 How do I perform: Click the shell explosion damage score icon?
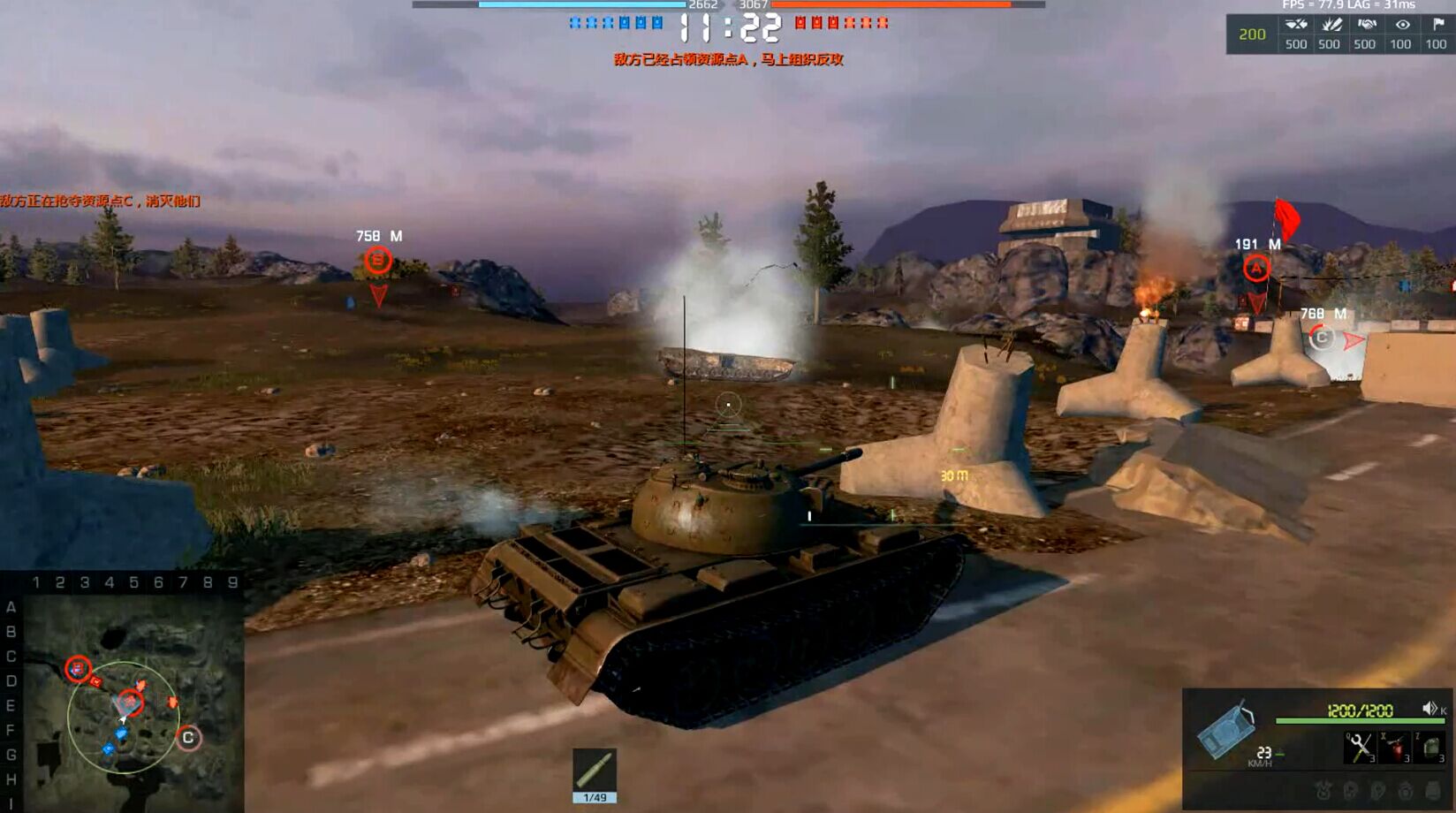click(x=1331, y=25)
